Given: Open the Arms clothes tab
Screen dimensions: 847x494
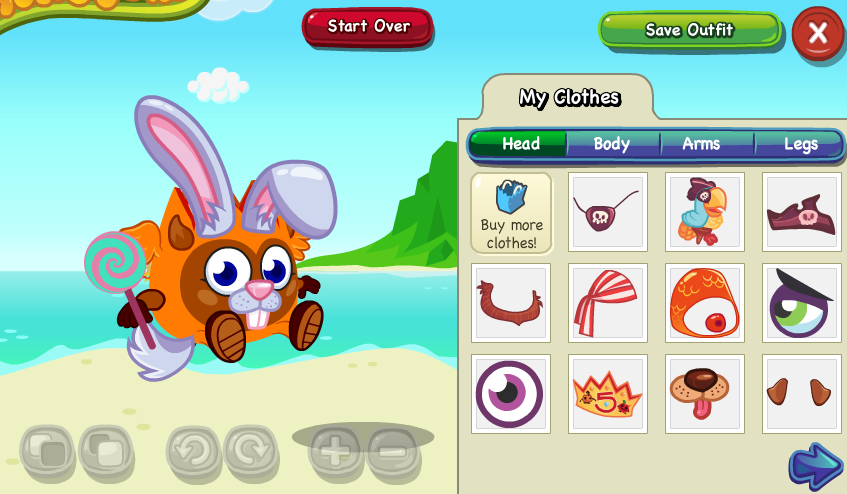Looking at the screenshot, I should pos(701,144).
